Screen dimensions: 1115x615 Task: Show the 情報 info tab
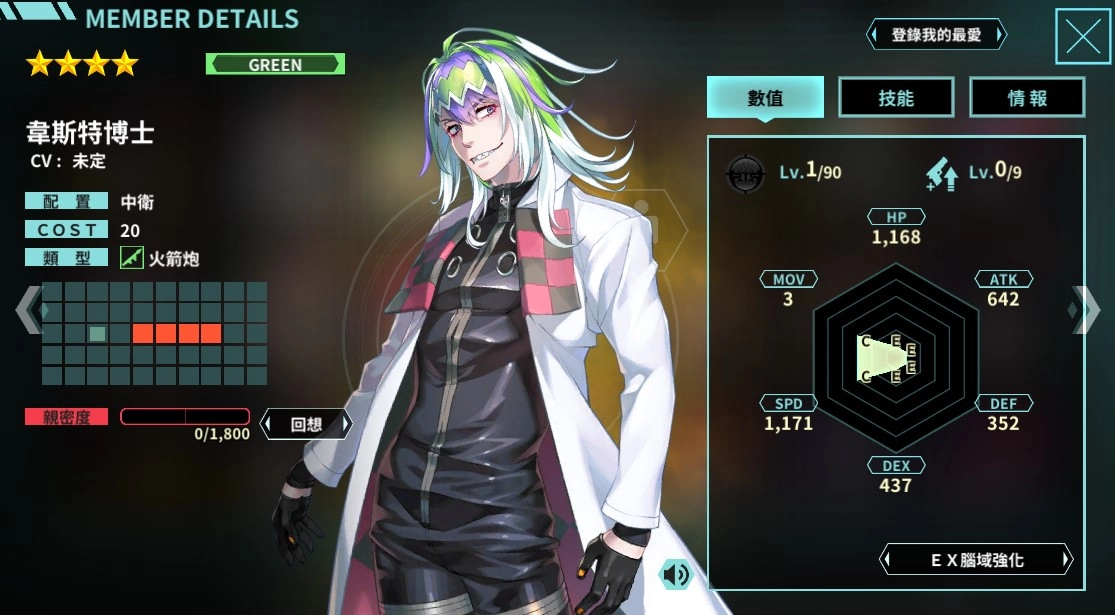pos(1027,97)
